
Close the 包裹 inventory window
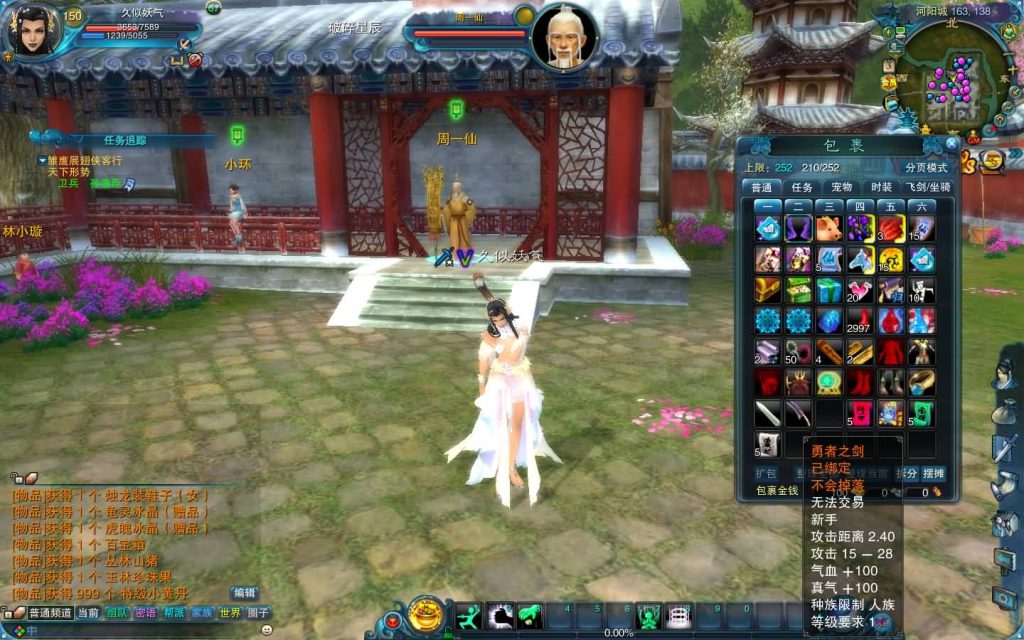[x=951, y=144]
